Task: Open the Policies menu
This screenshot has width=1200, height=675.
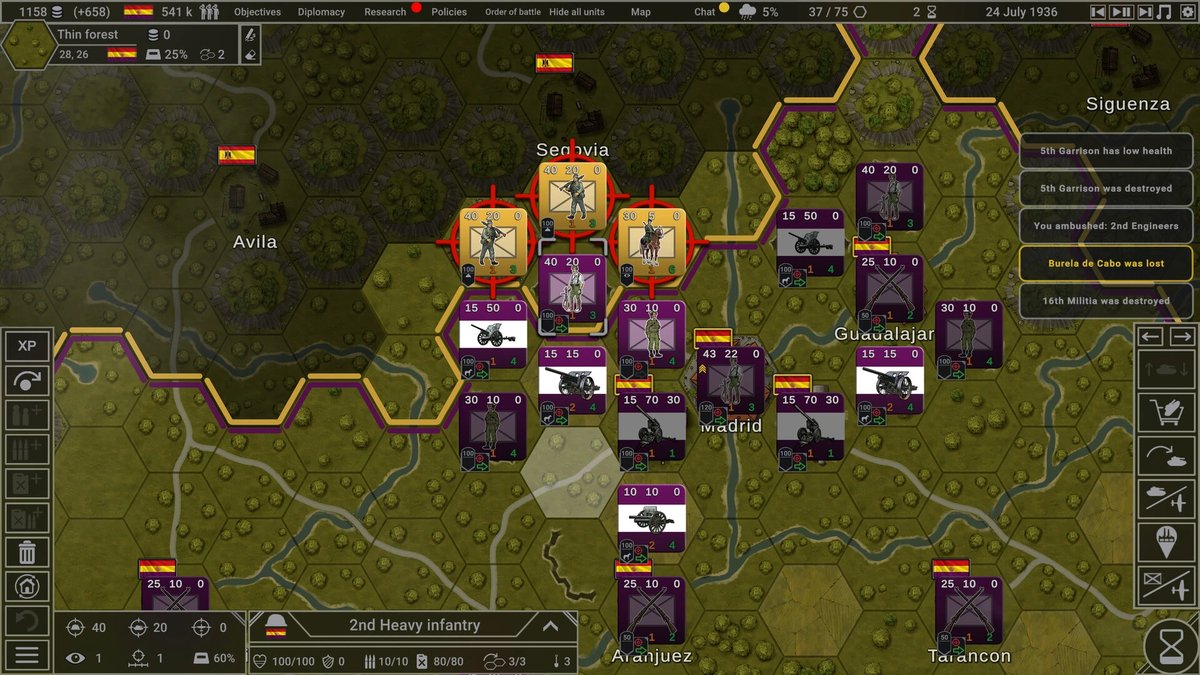Action: tap(449, 12)
